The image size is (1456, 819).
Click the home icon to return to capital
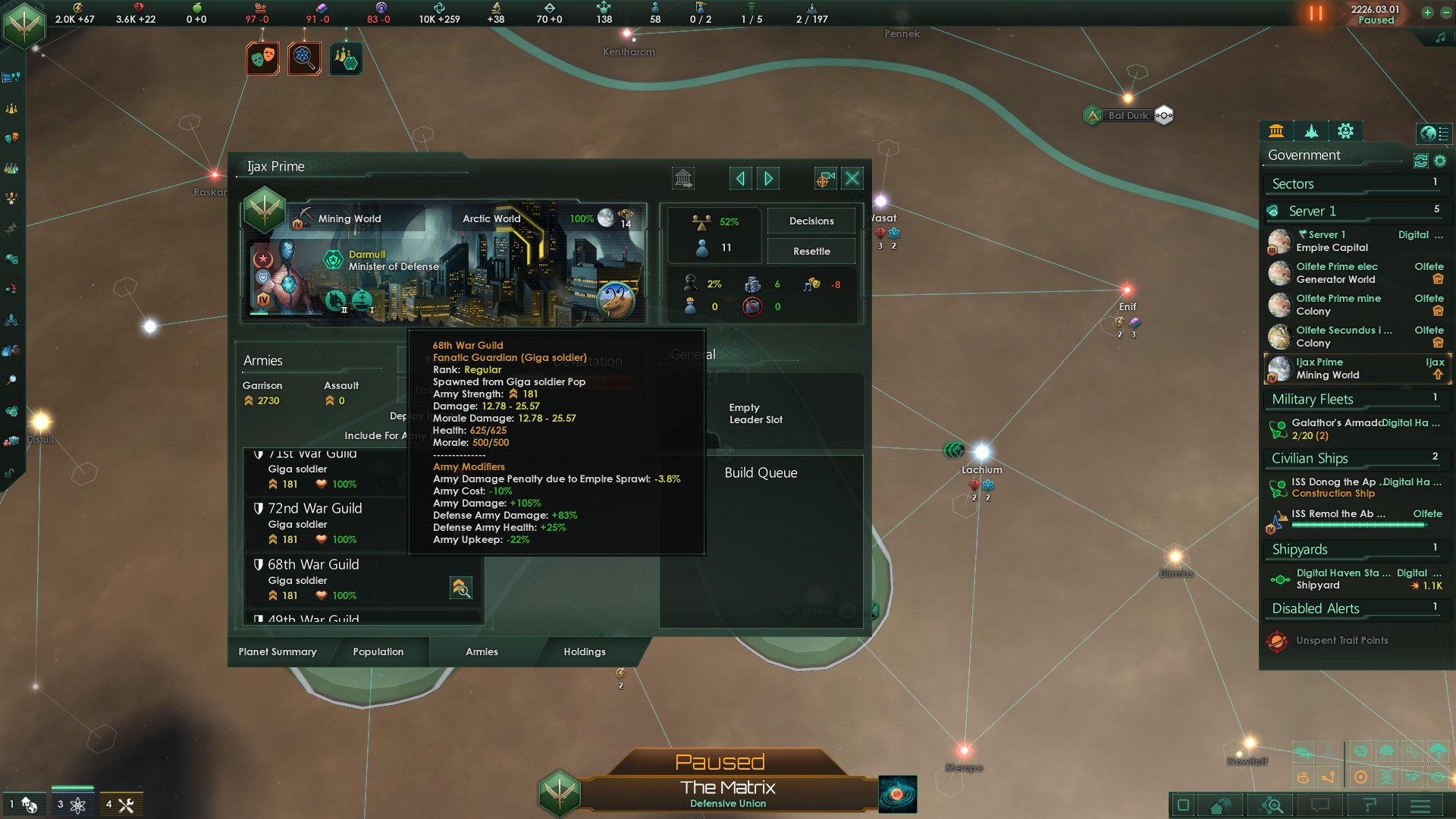point(1219,806)
